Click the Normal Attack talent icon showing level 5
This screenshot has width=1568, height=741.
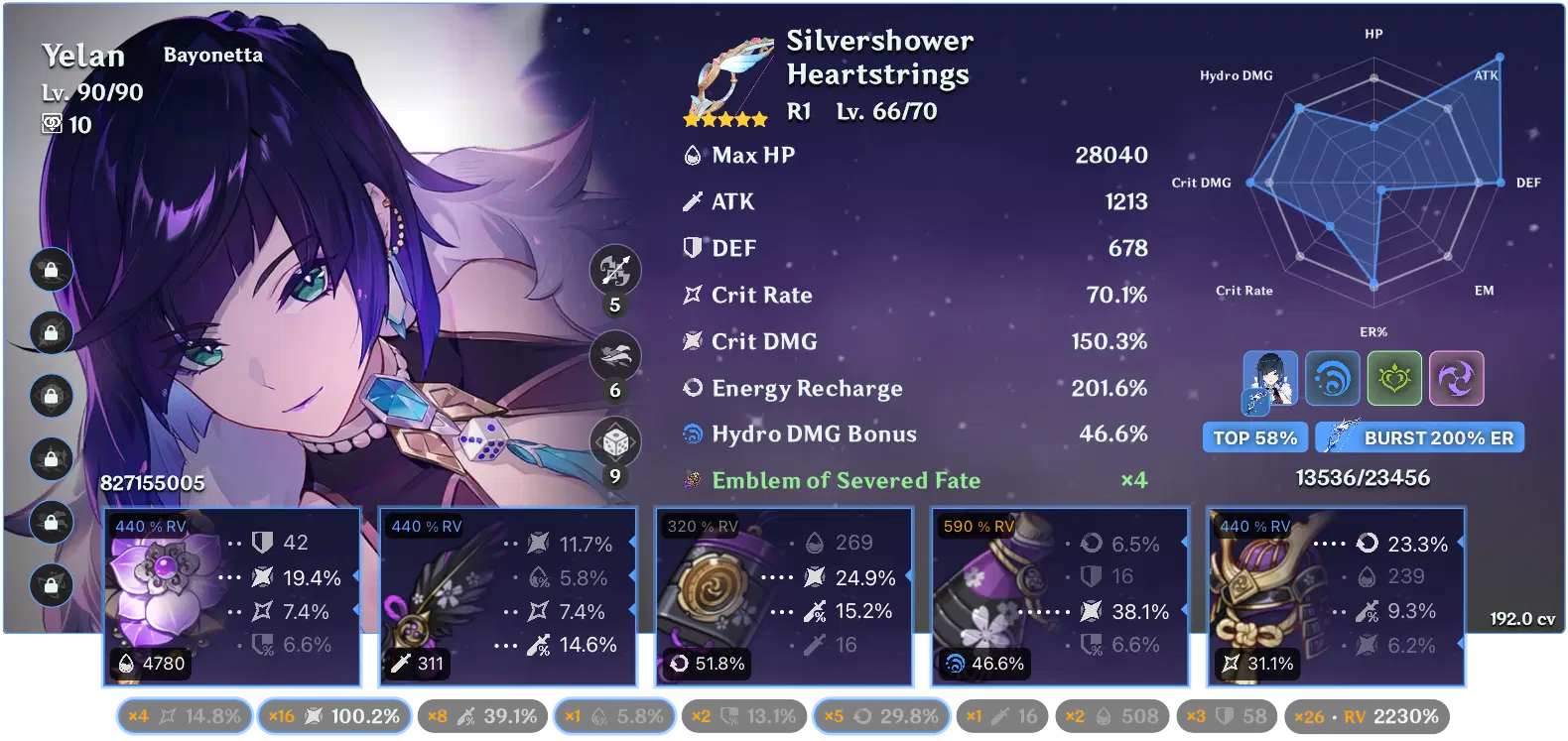pos(614,270)
